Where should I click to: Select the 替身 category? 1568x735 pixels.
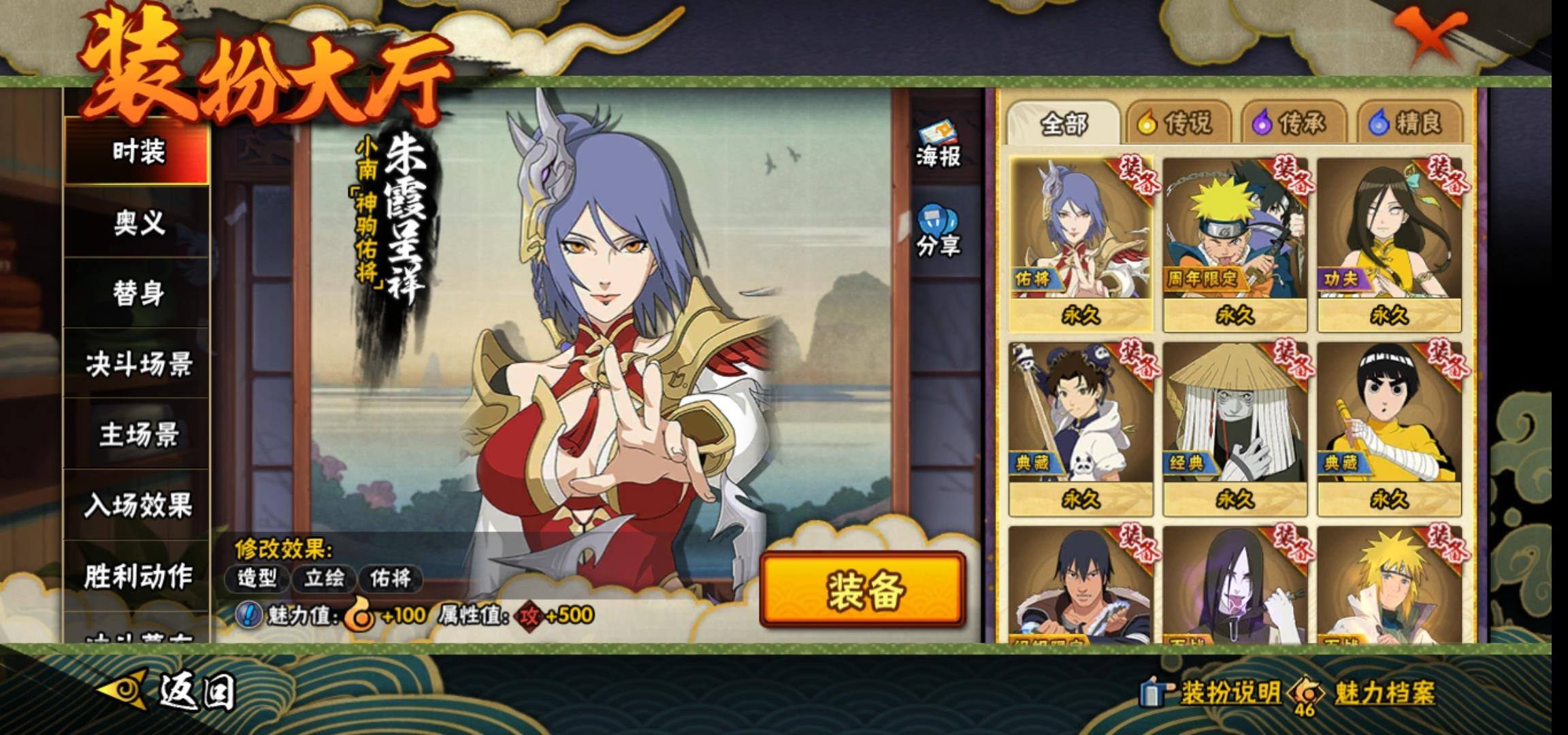coord(137,293)
